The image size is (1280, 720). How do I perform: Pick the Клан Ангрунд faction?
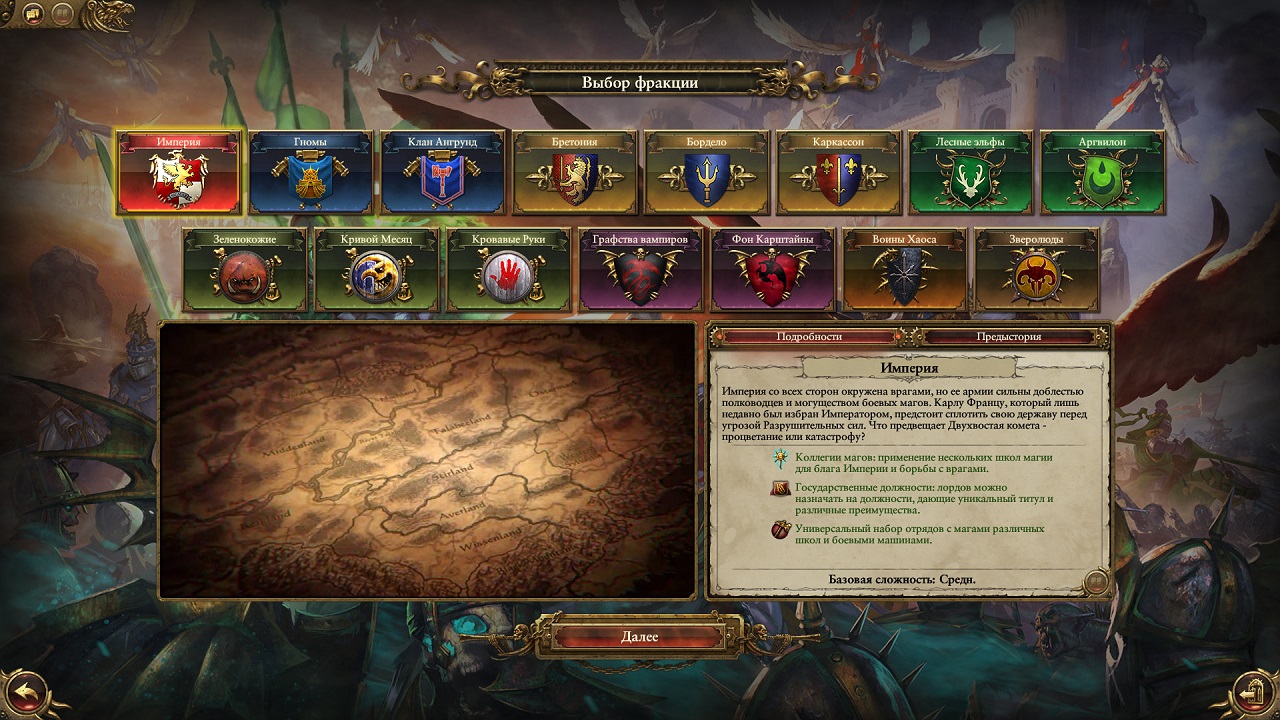click(443, 172)
